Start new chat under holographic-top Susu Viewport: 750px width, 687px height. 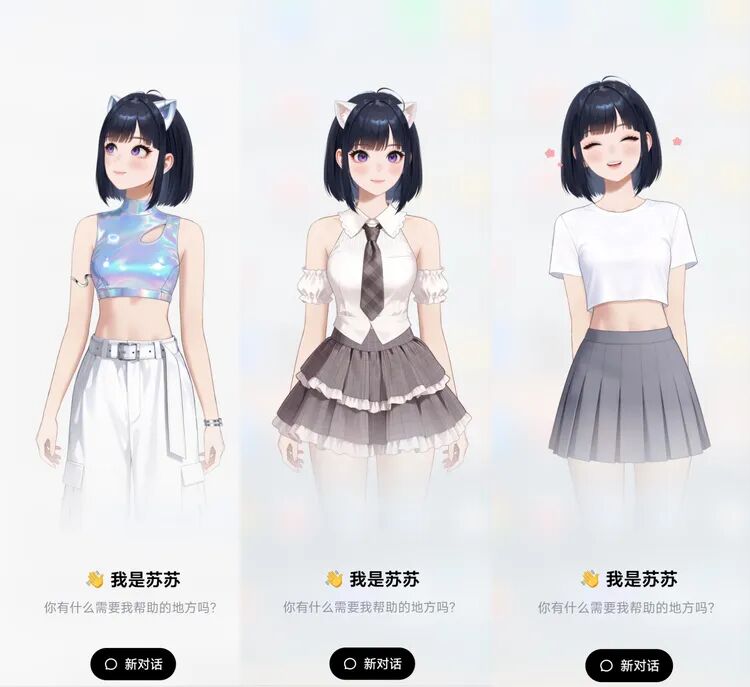pyautogui.click(x=133, y=664)
